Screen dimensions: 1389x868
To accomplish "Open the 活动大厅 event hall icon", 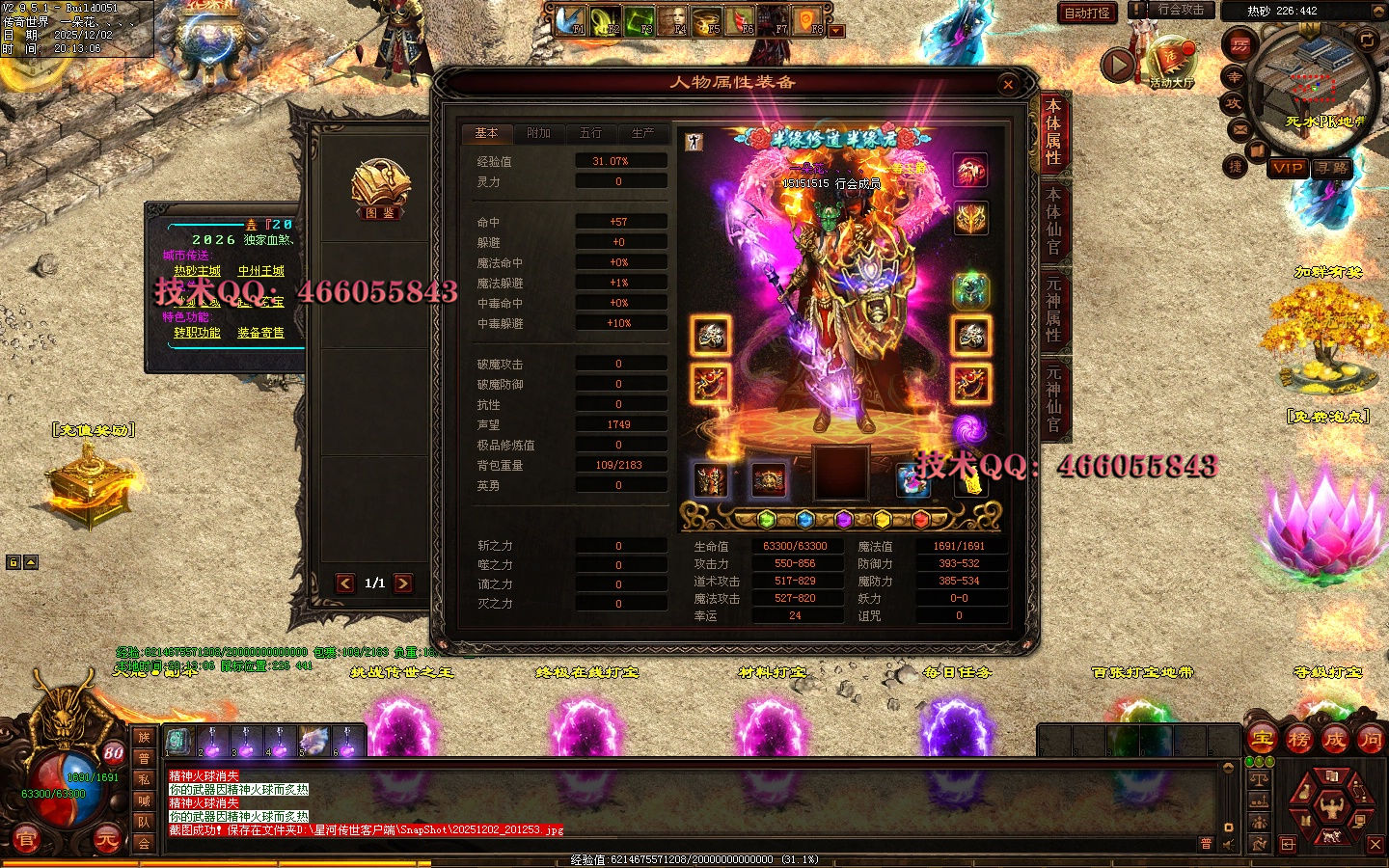I will click(x=1172, y=63).
